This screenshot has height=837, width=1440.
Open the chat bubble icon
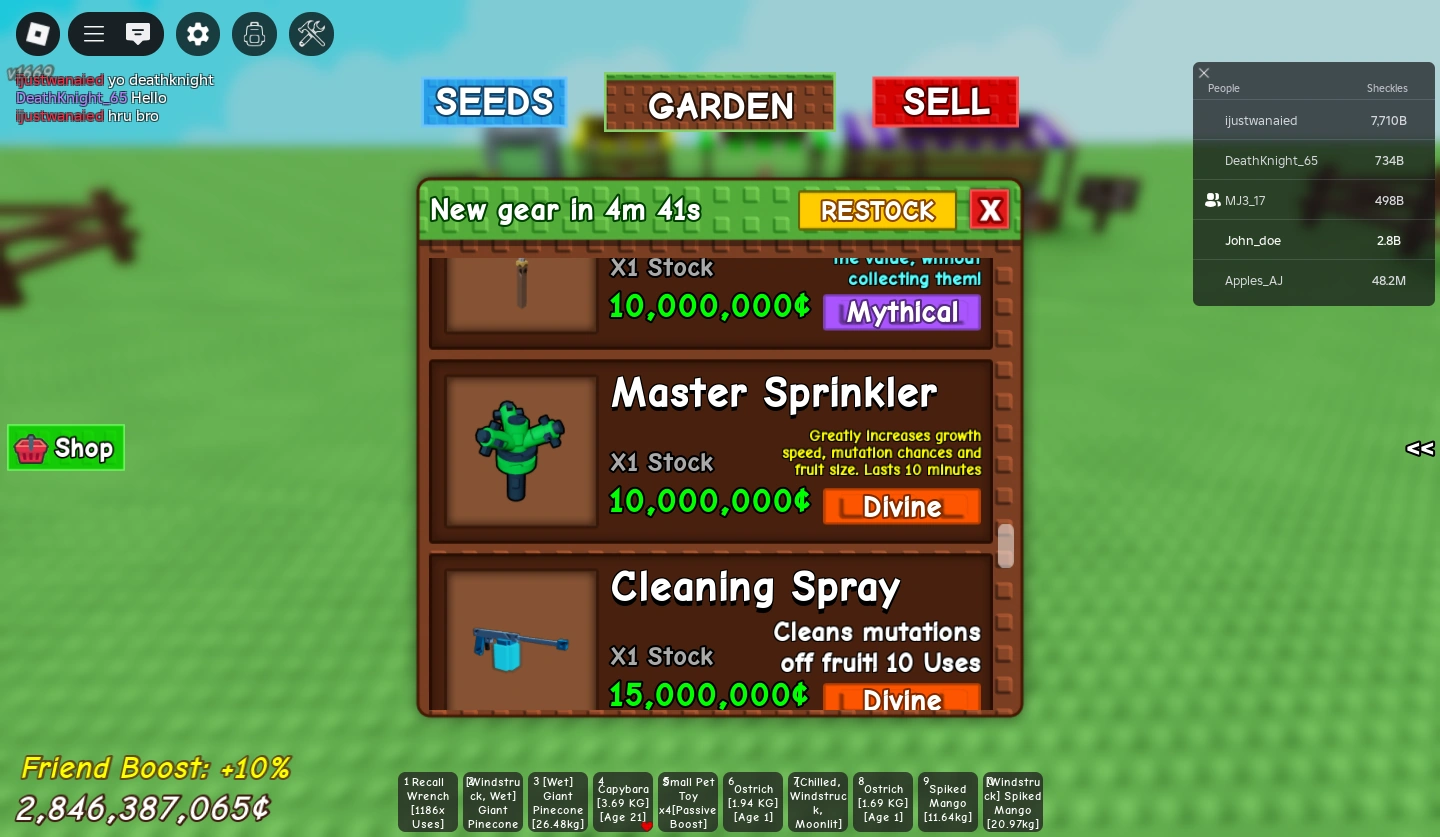tap(138, 34)
